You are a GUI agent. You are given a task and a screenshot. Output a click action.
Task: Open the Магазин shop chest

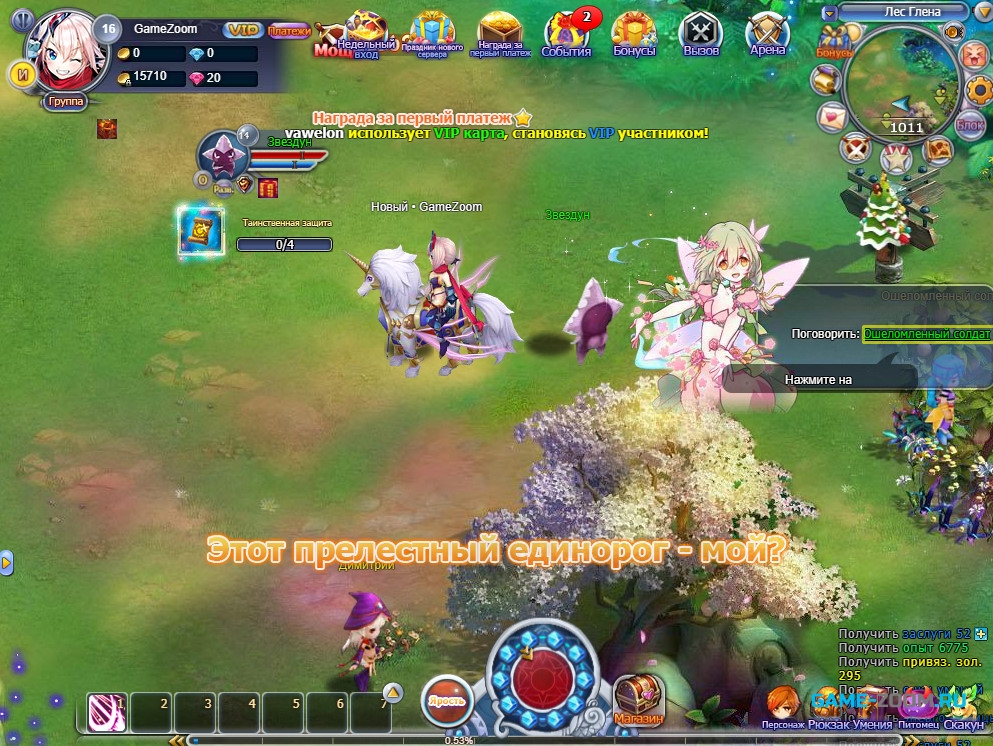coord(638,700)
